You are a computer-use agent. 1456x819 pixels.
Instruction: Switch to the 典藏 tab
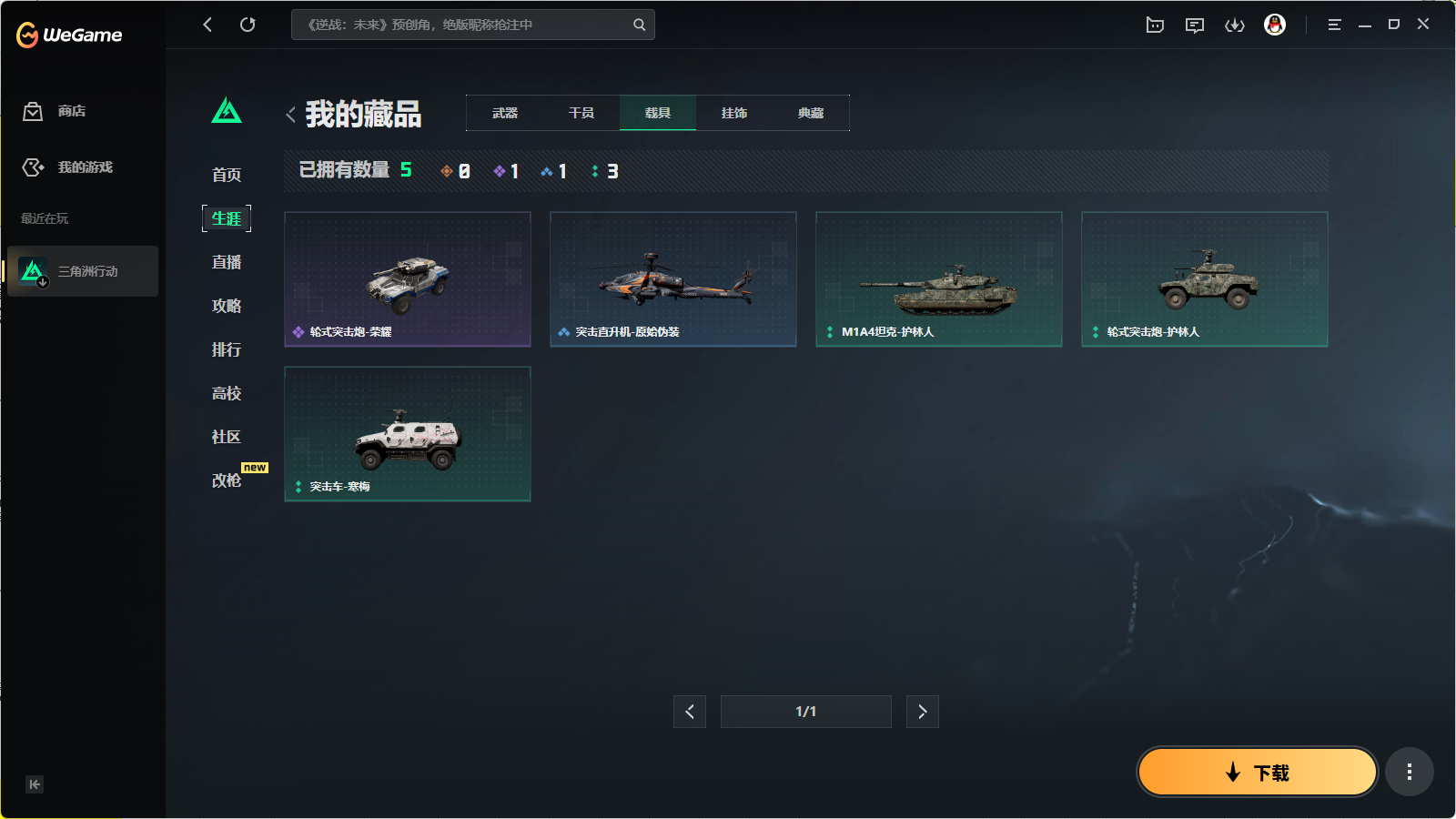(x=811, y=113)
